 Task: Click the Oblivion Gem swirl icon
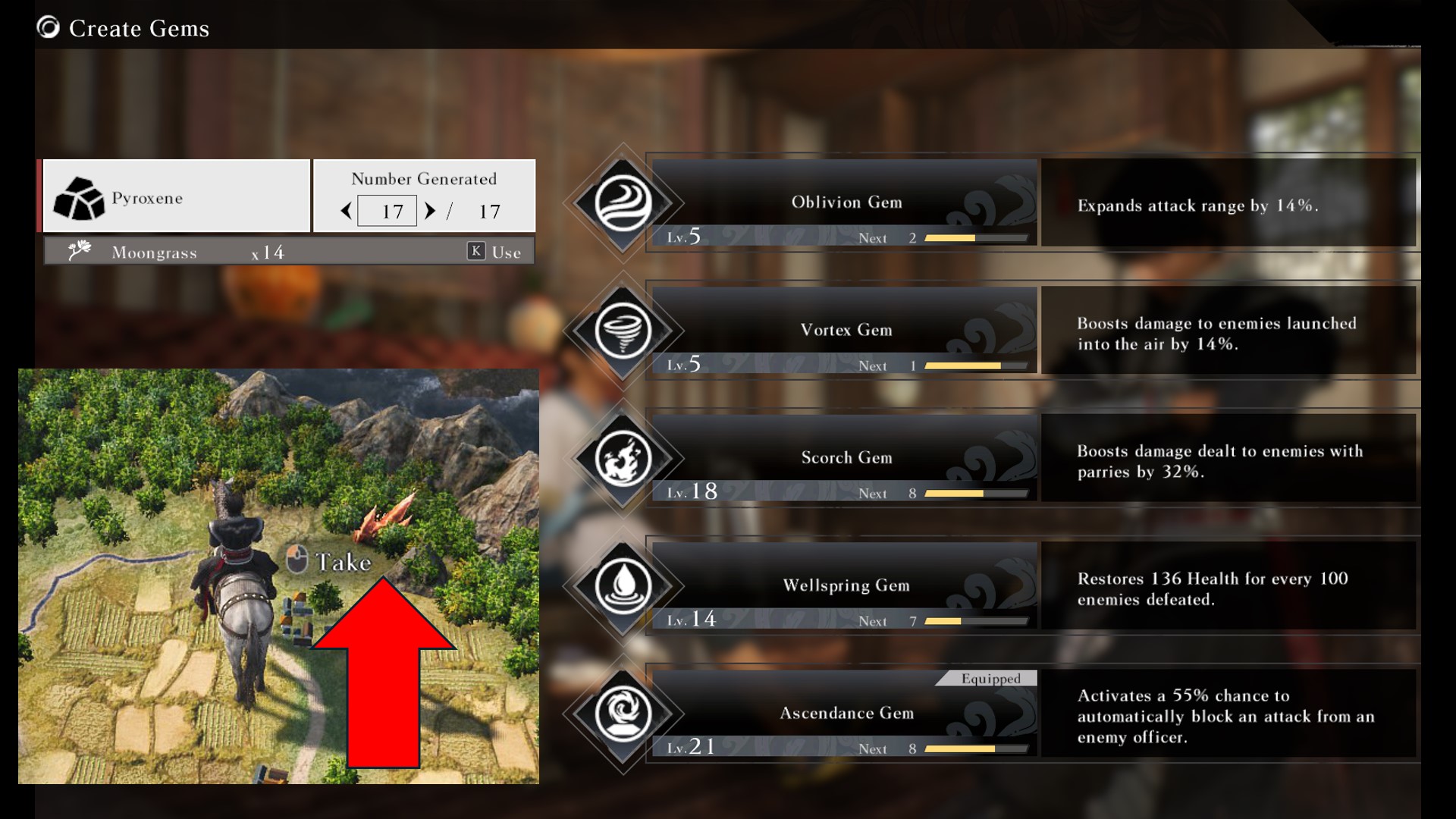coord(623,203)
